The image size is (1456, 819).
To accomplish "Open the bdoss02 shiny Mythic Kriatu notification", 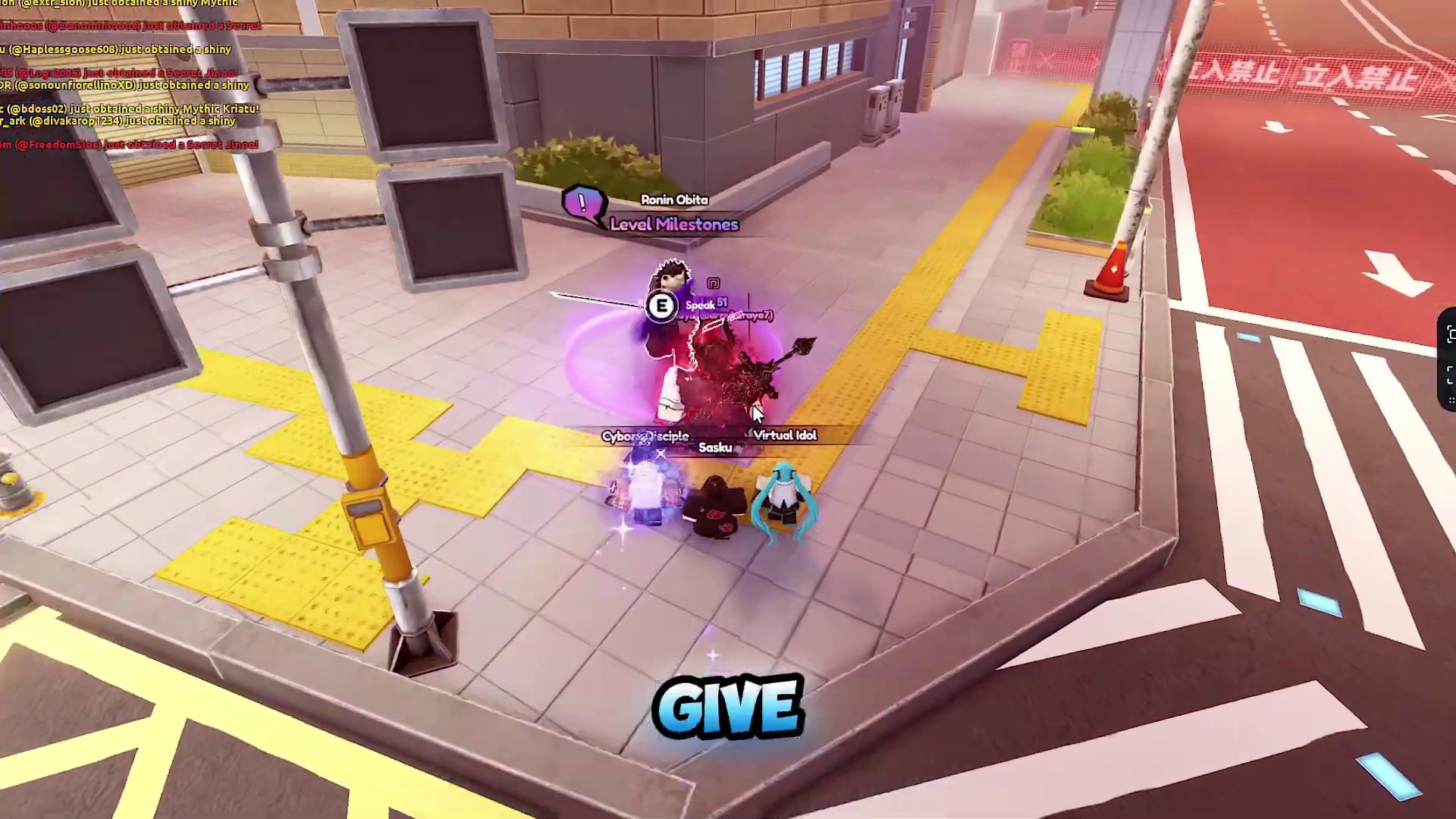I will coord(130,108).
